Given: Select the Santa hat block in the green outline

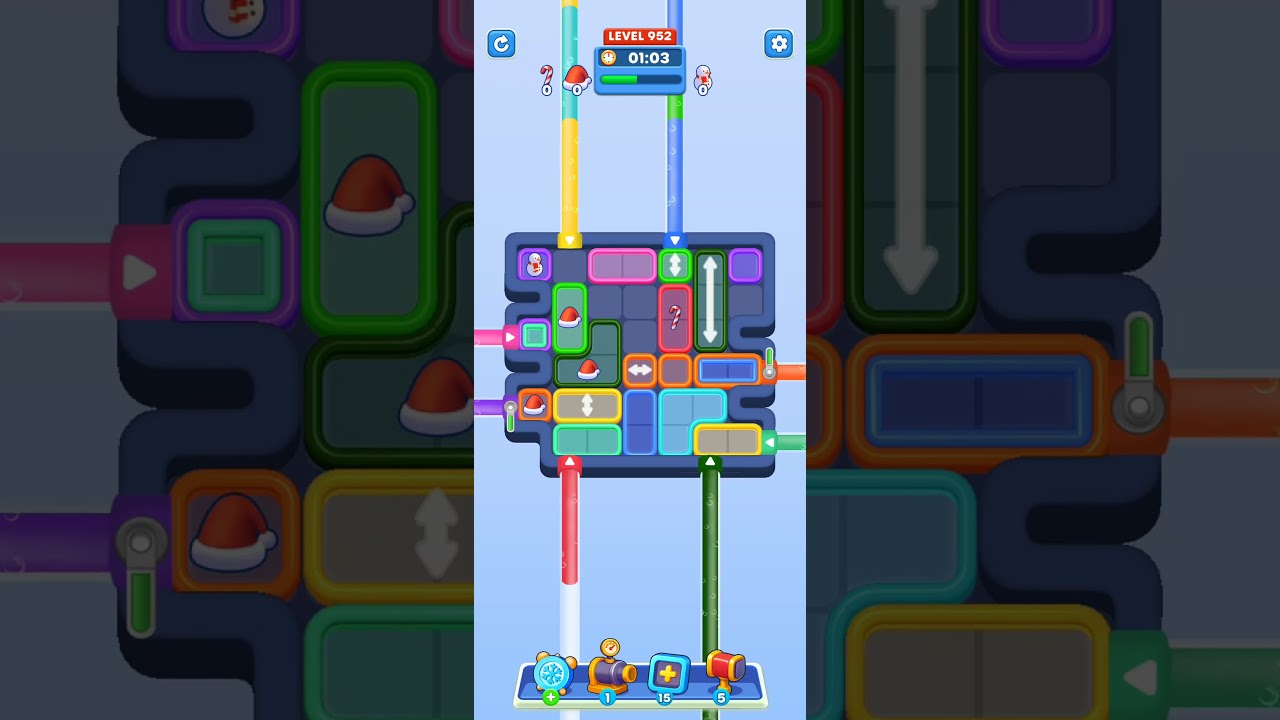Looking at the screenshot, I should pos(570,320).
